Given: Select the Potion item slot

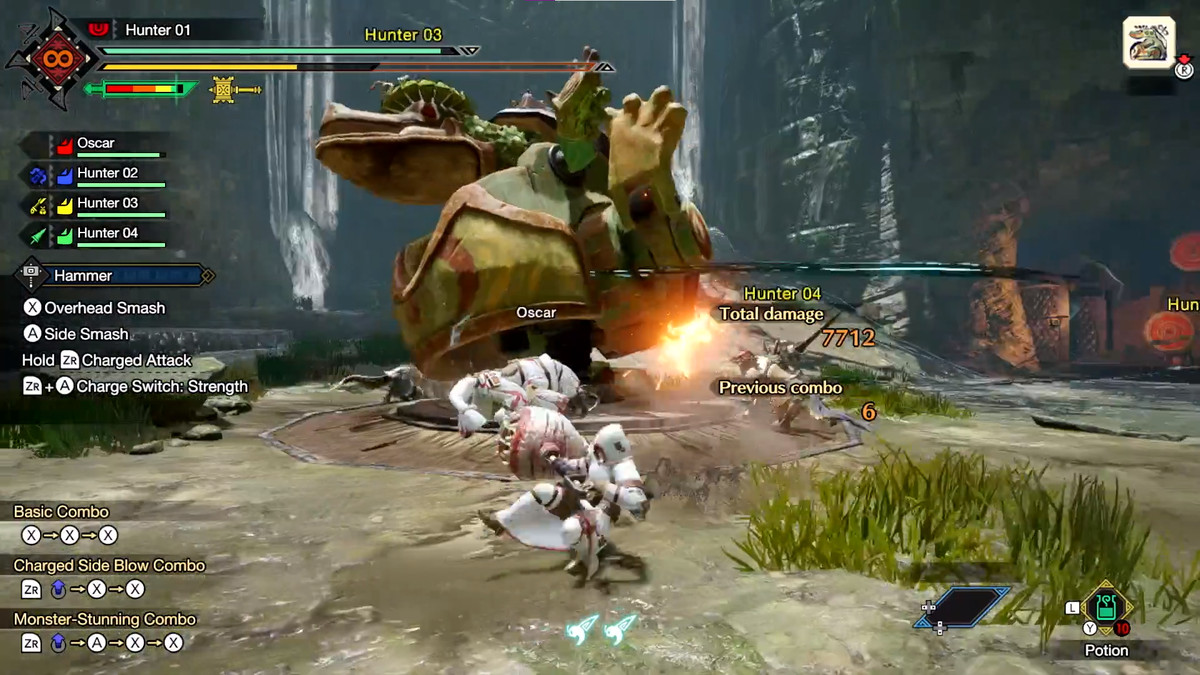Looking at the screenshot, I should coord(1105,608).
